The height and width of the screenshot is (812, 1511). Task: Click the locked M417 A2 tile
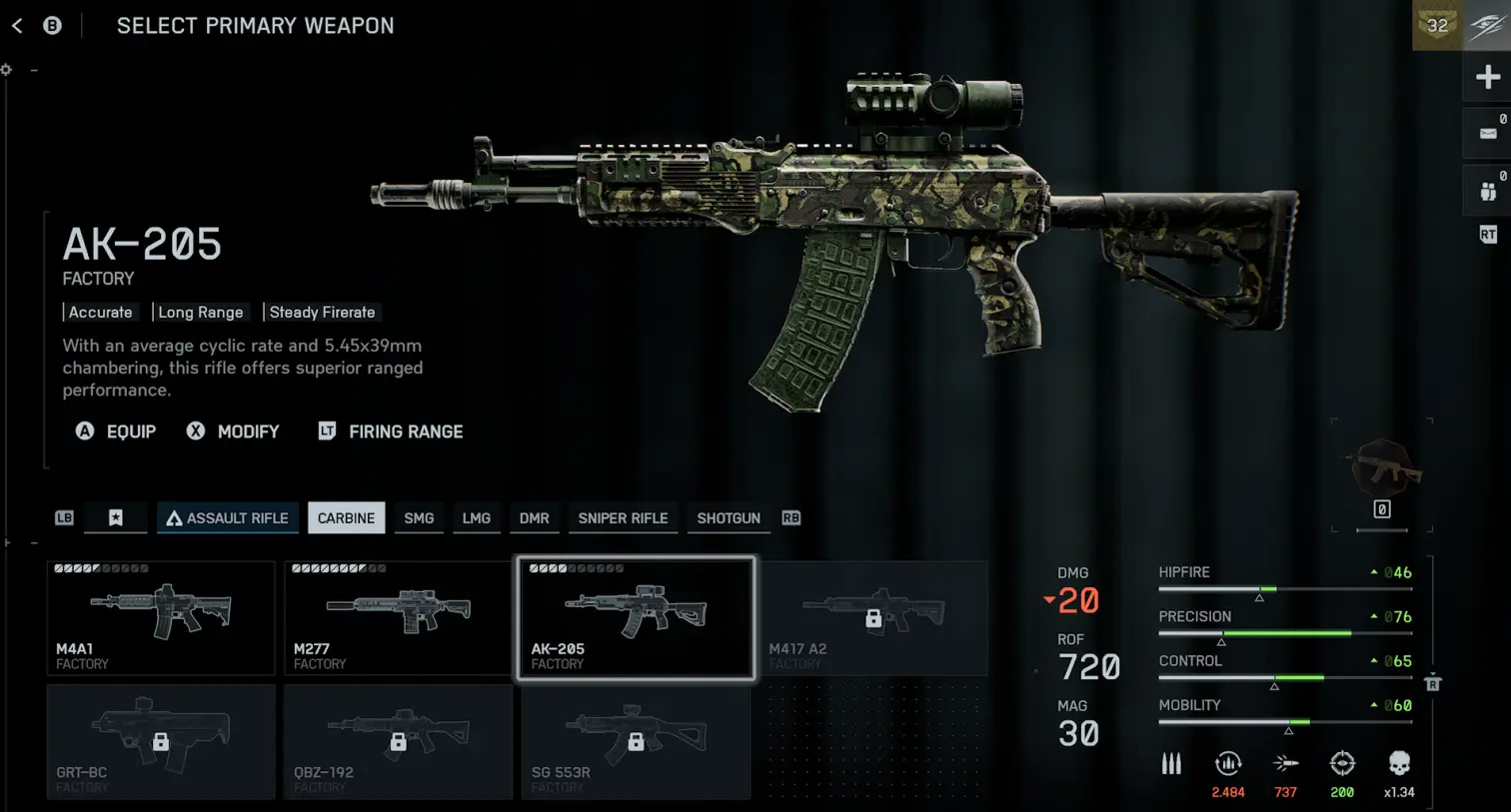point(873,617)
